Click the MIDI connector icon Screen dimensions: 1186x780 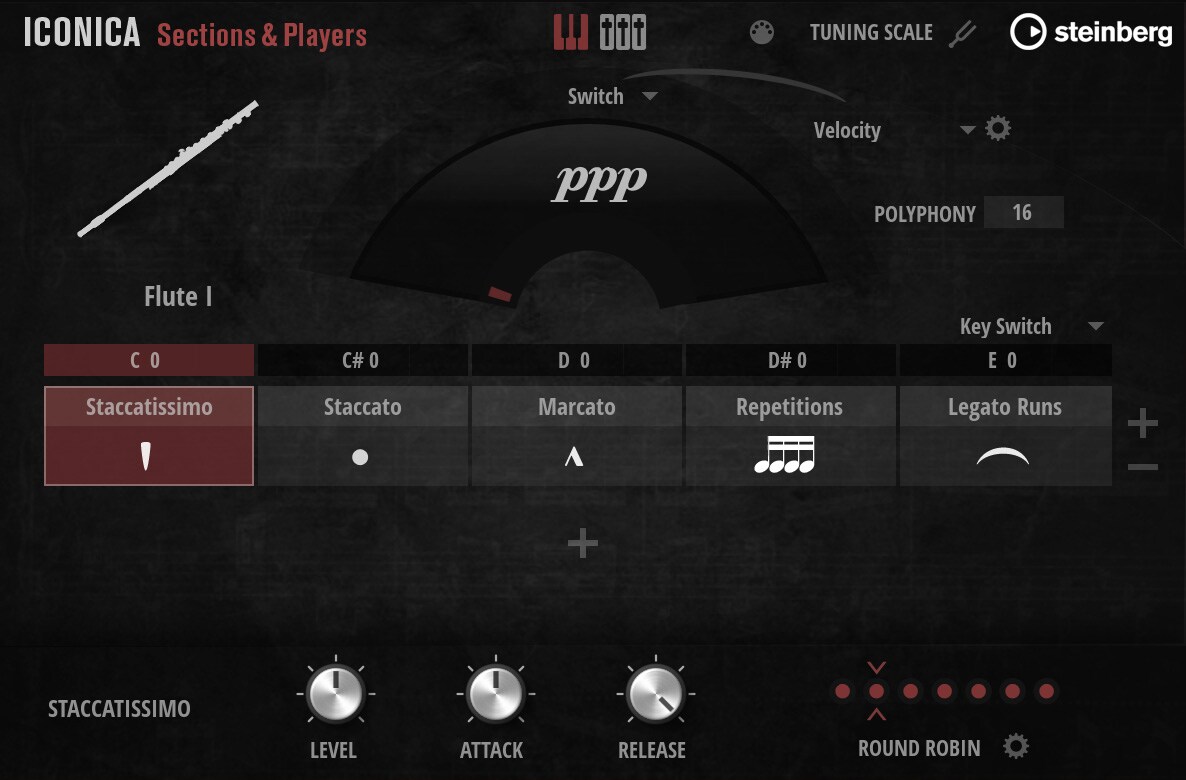coord(762,33)
